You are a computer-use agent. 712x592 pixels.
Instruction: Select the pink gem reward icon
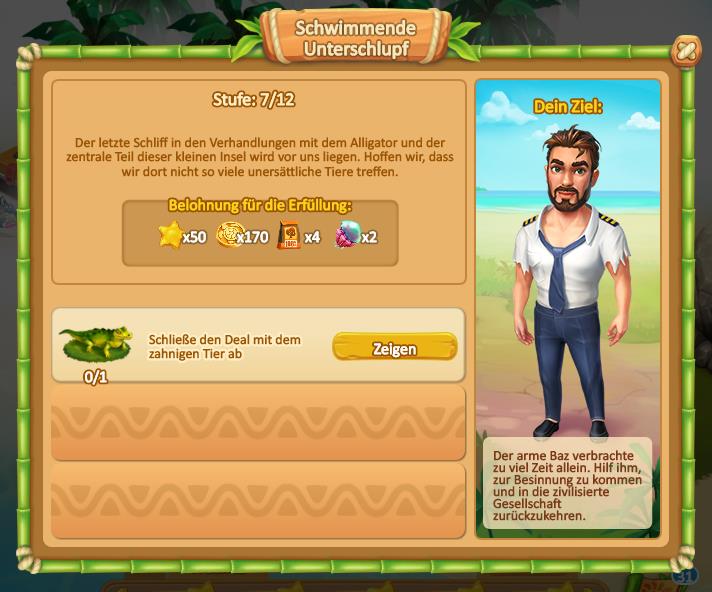346,236
